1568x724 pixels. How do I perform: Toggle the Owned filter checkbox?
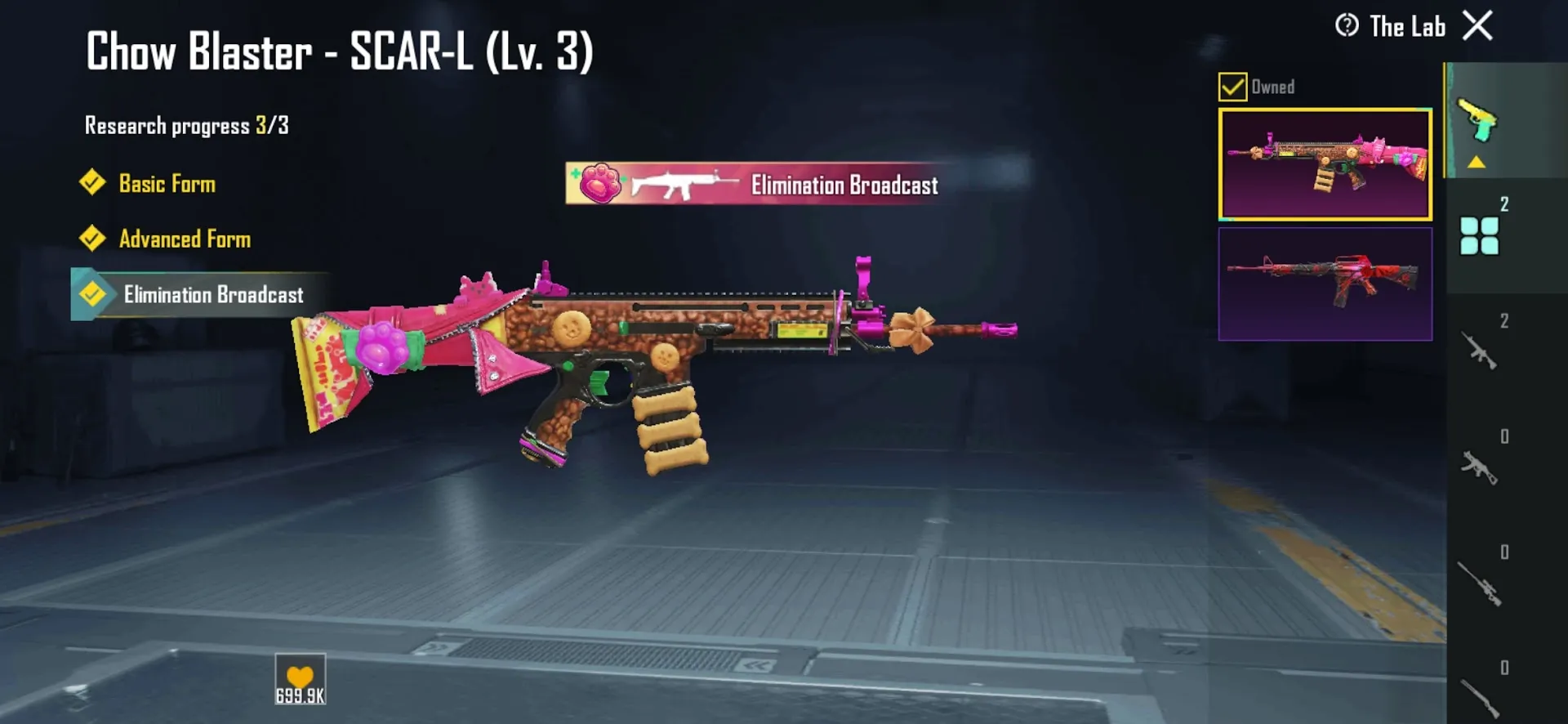tap(1232, 85)
